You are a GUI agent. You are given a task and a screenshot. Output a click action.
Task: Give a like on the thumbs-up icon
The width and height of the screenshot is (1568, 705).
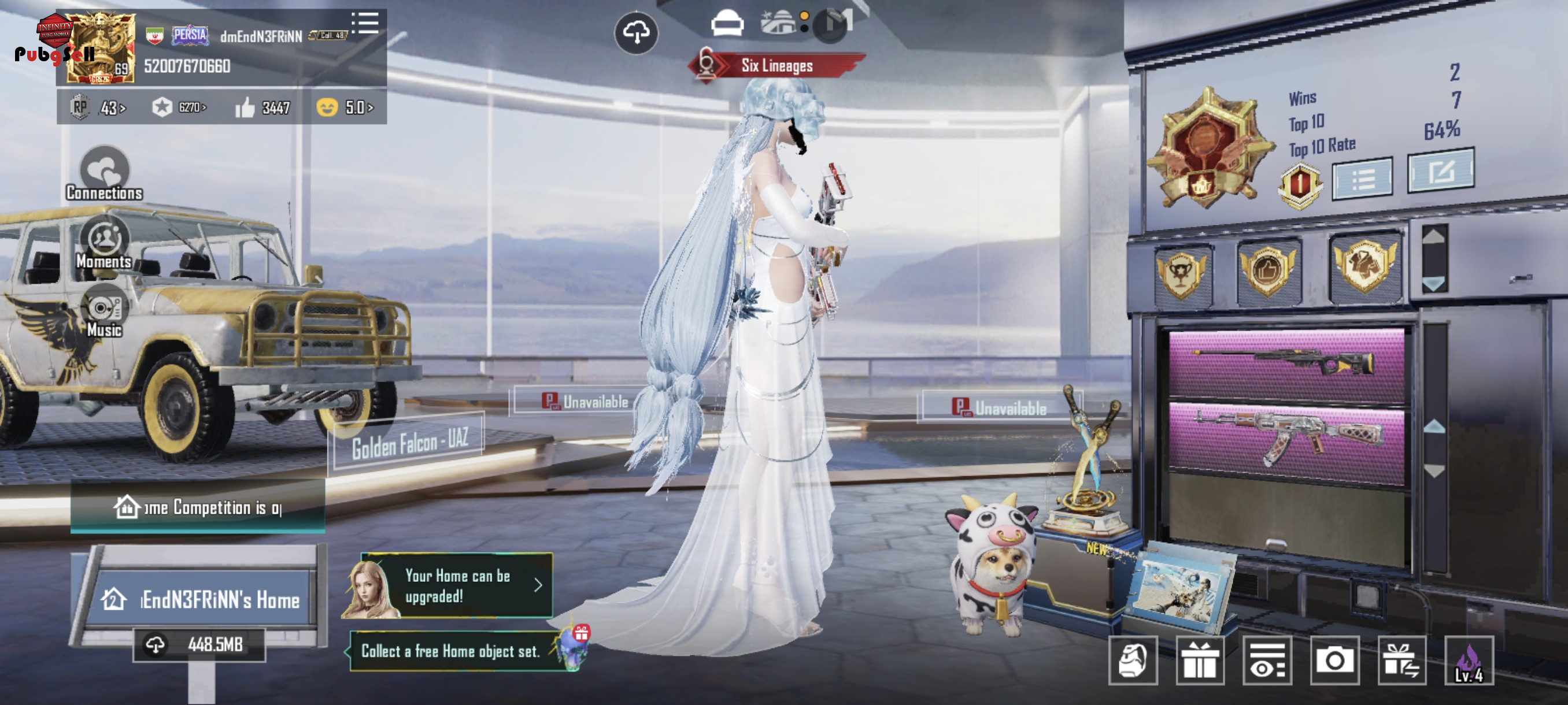pyautogui.click(x=245, y=107)
